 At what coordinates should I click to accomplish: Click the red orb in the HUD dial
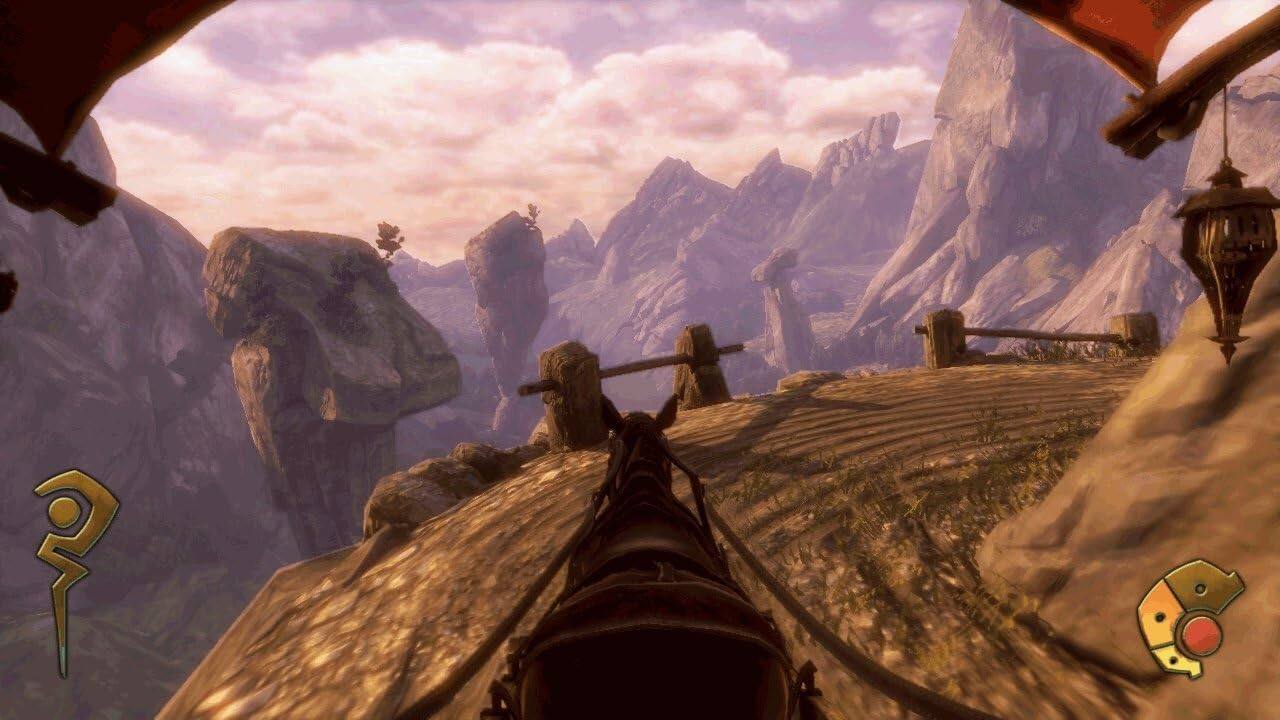click(x=1200, y=634)
